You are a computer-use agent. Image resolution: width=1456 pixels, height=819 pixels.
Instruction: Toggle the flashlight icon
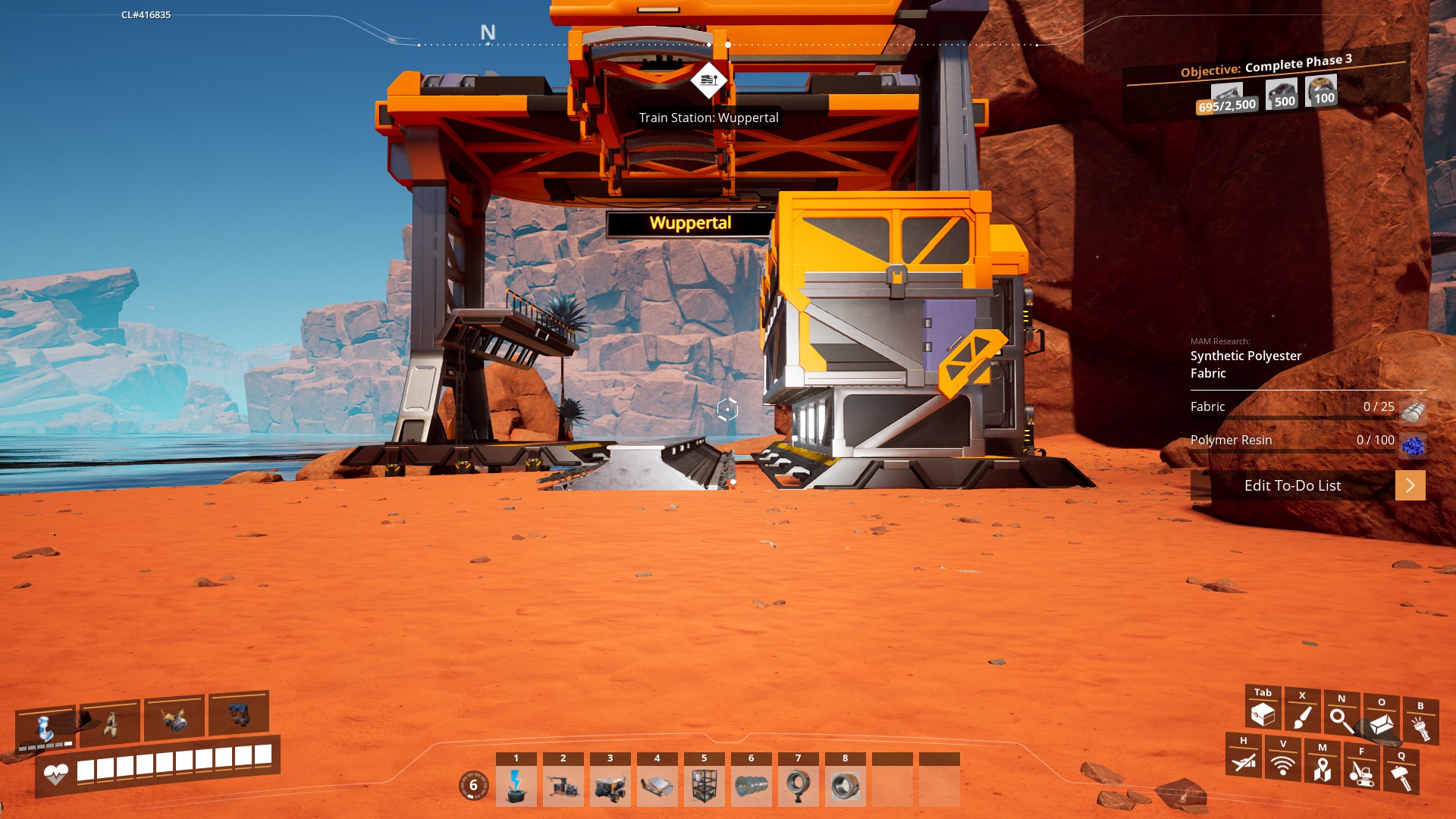pos(1420,726)
